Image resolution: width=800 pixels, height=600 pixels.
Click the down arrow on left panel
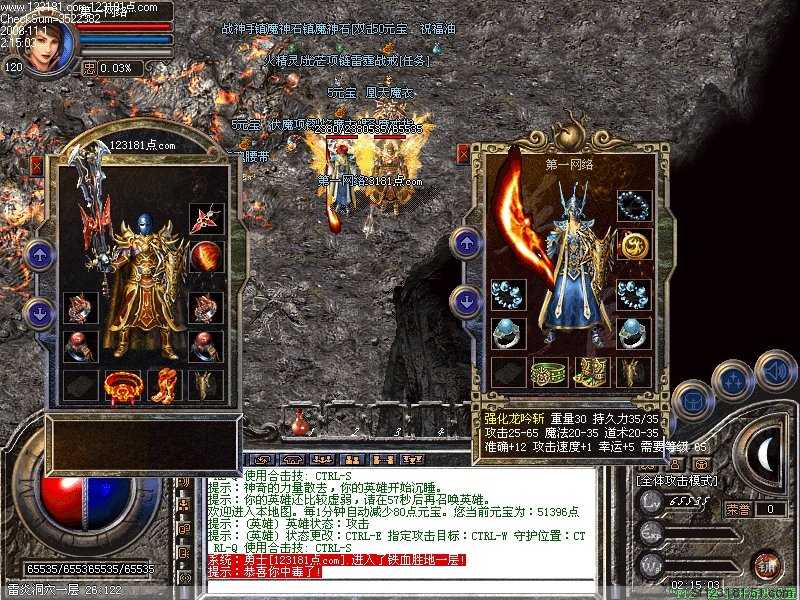(x=39, y=312)
